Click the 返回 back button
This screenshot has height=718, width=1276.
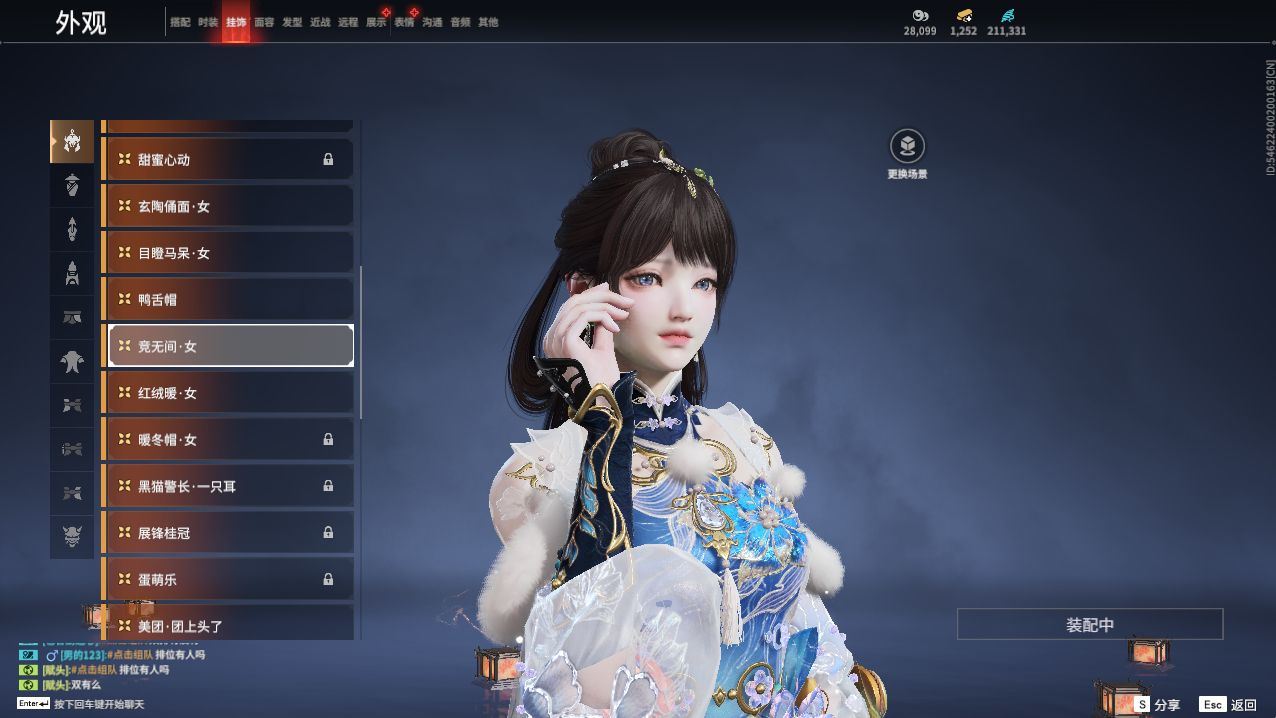click(1229, 705)
